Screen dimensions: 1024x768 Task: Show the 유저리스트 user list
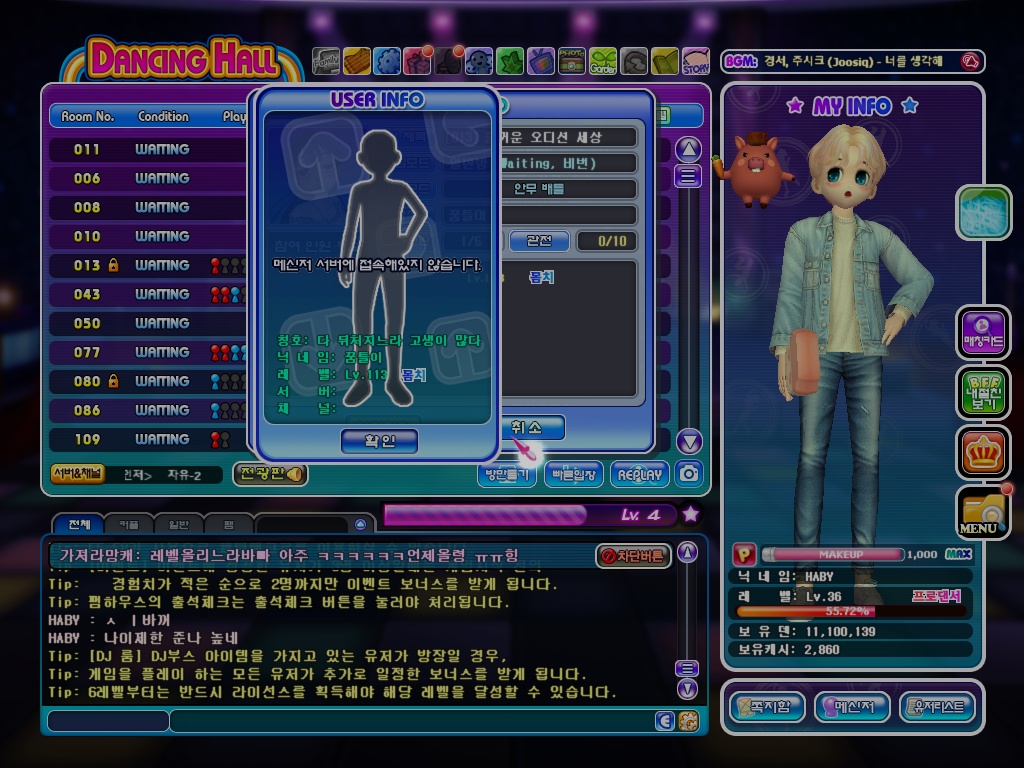(937, 708)
